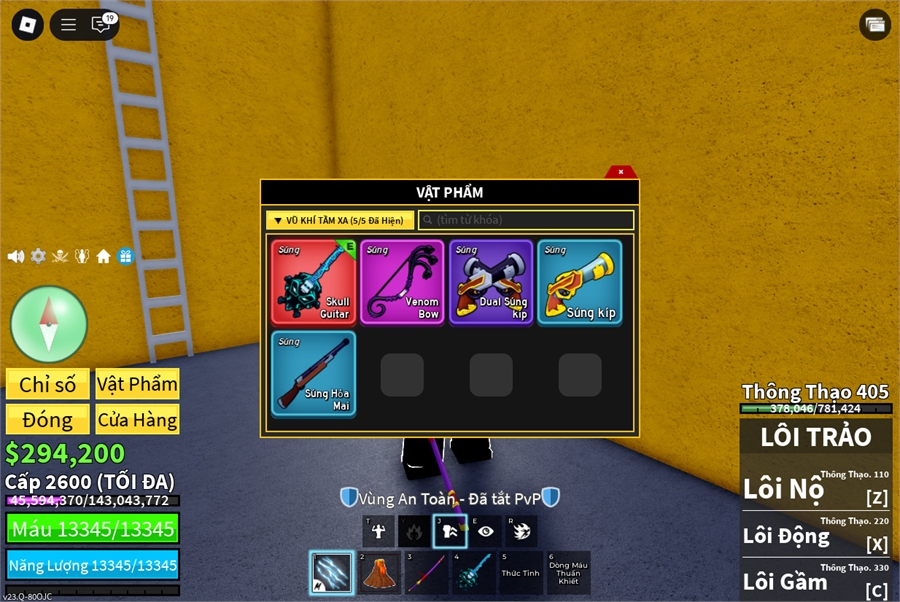Open the Roblox chat button
The height and width of the screenshot is (602, 900).
(101, 25)
